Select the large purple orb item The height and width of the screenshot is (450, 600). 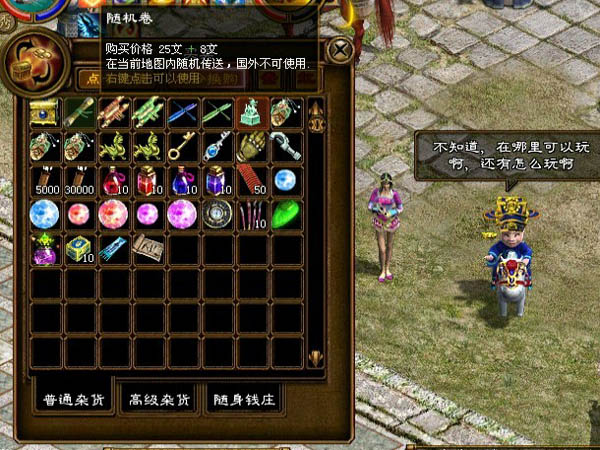183,215
